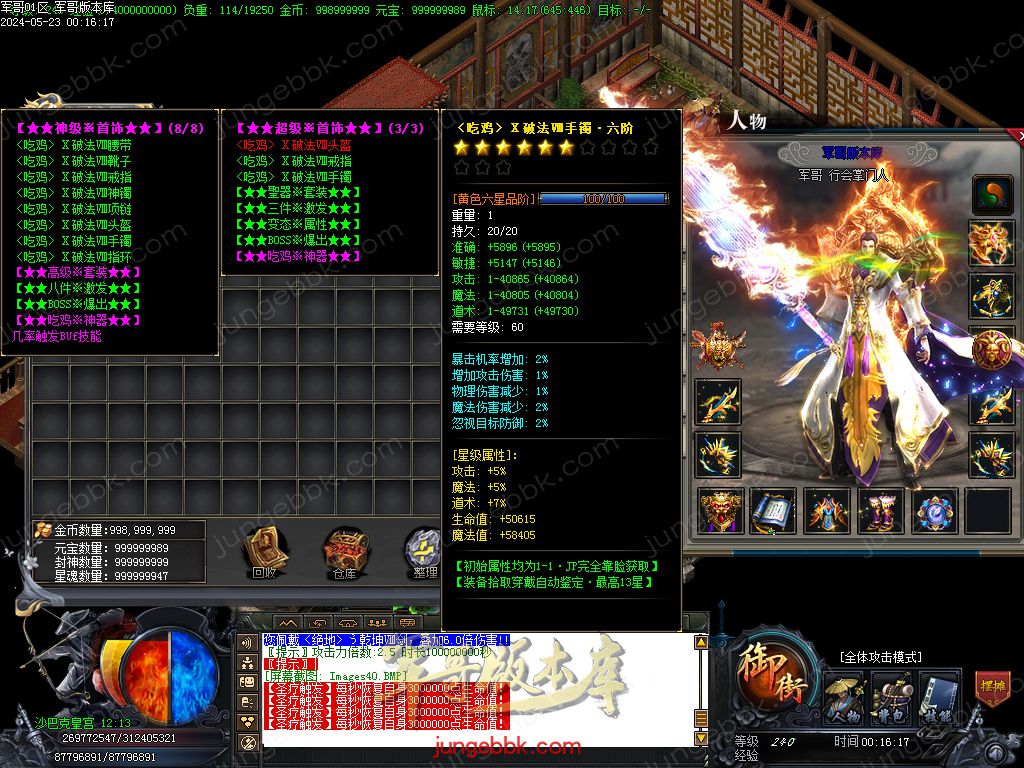Select the topmost chat channel filter icon

point(247,642)
